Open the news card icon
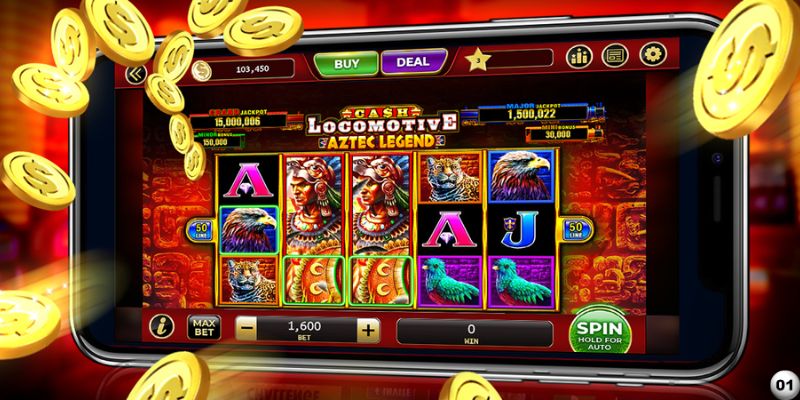 click(616, 56)
